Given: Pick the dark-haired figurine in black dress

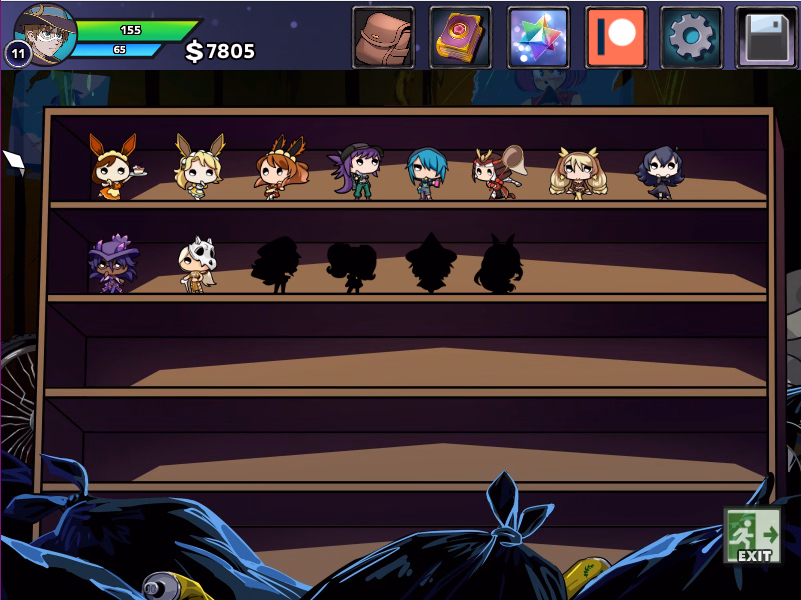Looking at the screenshot, I should (x=660, y=172).
